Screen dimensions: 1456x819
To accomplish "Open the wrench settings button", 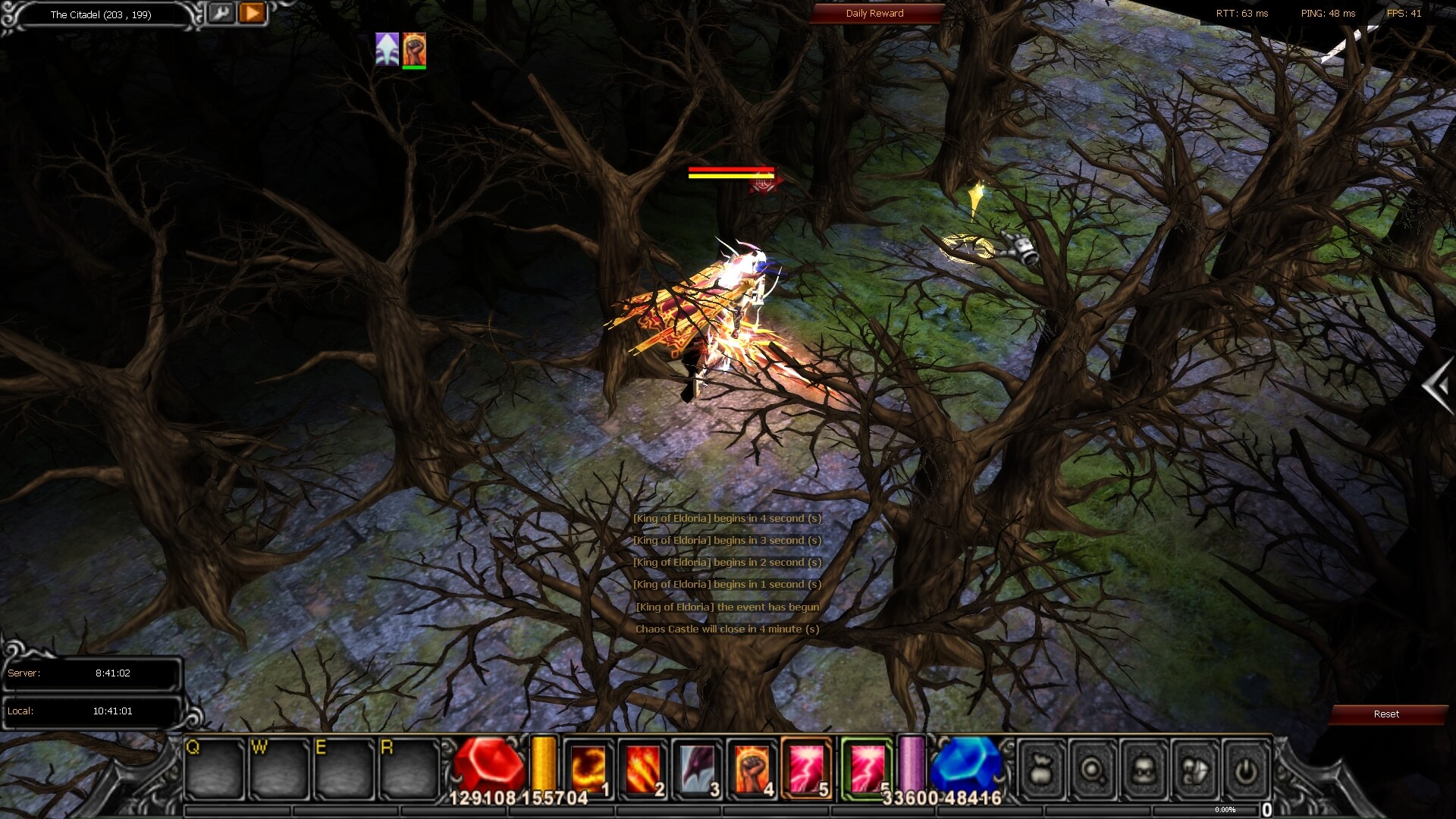I will 221,13.
